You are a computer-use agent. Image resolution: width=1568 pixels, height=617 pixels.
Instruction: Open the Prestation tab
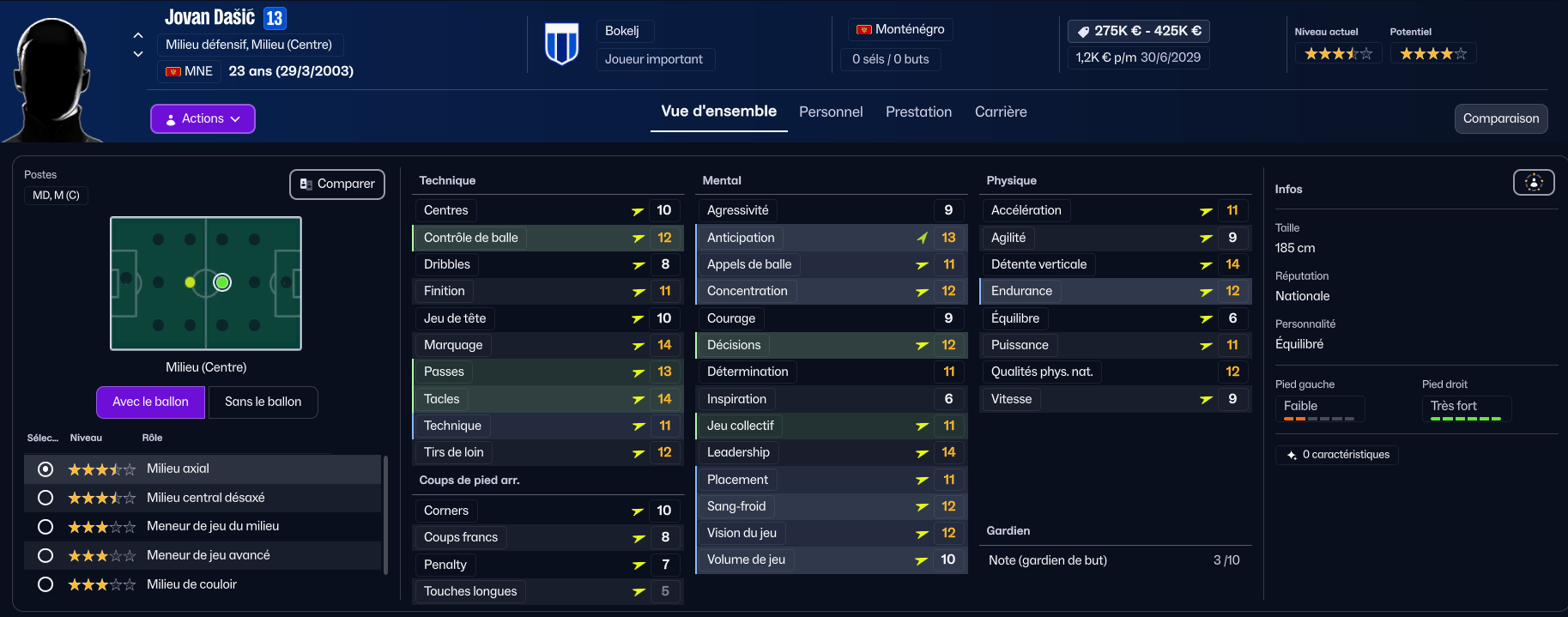point(918,112)
